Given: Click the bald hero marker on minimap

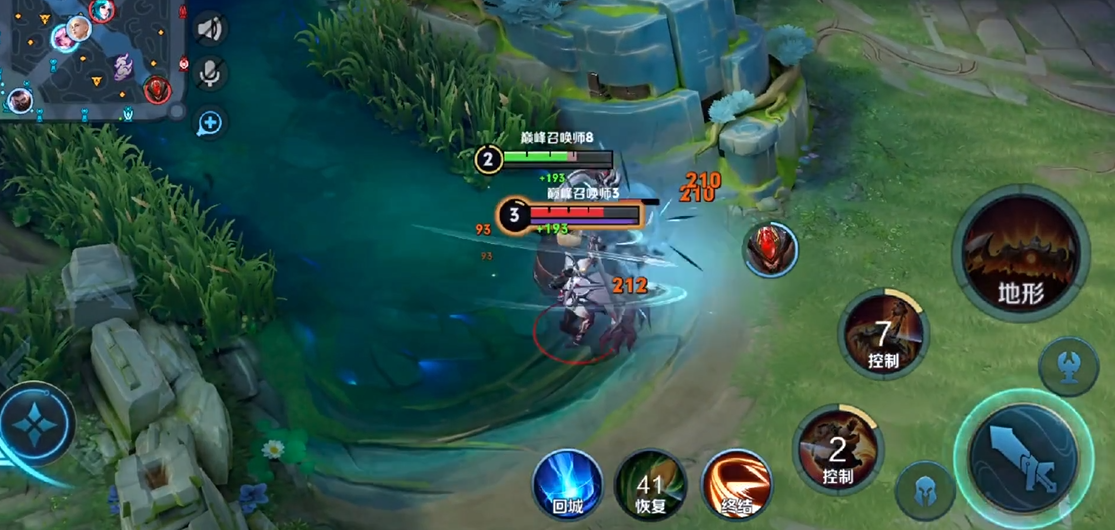Looking at the screenshot, I should tap(77, 28).
